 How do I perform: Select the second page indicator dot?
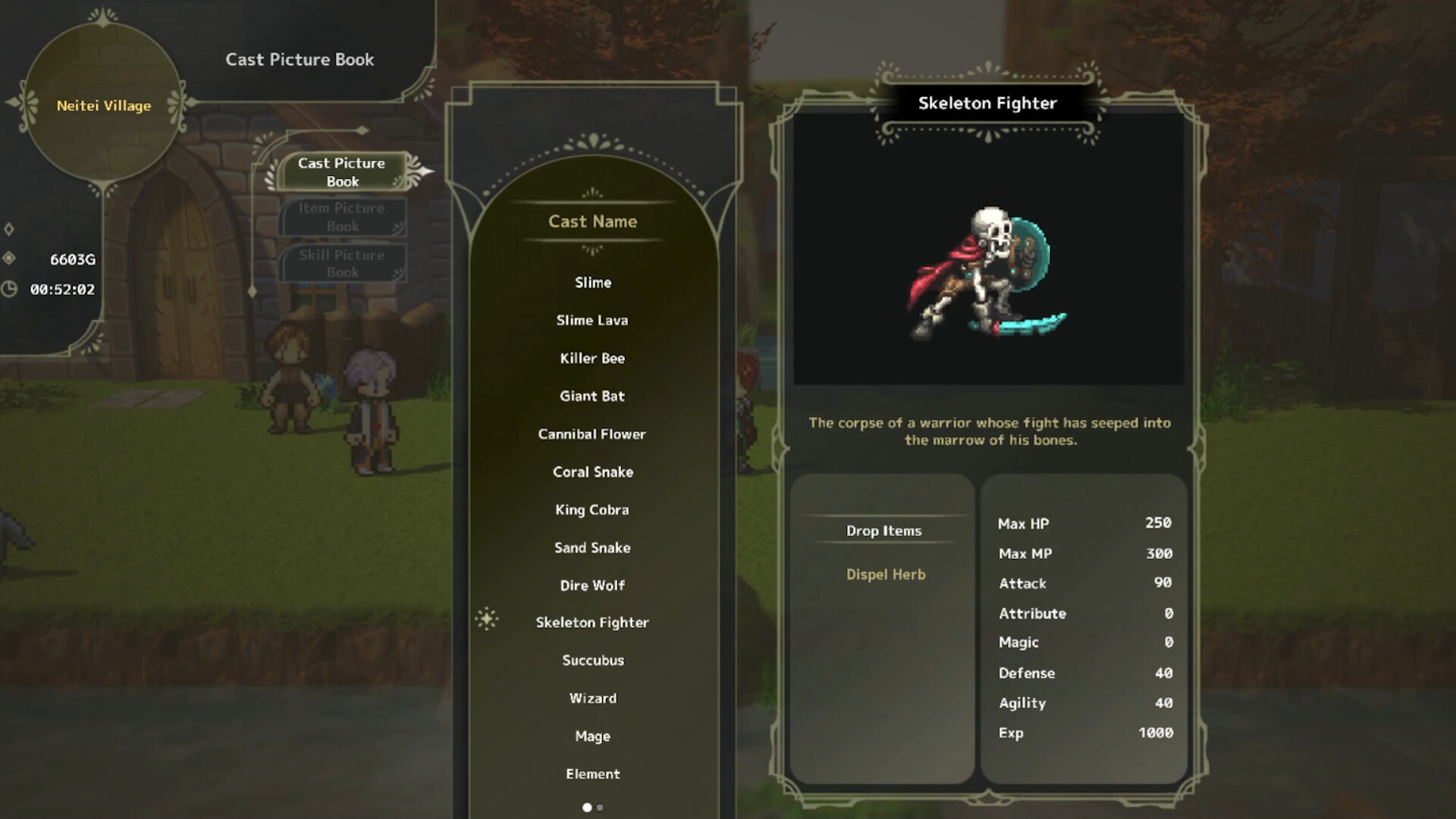point(600,808)
